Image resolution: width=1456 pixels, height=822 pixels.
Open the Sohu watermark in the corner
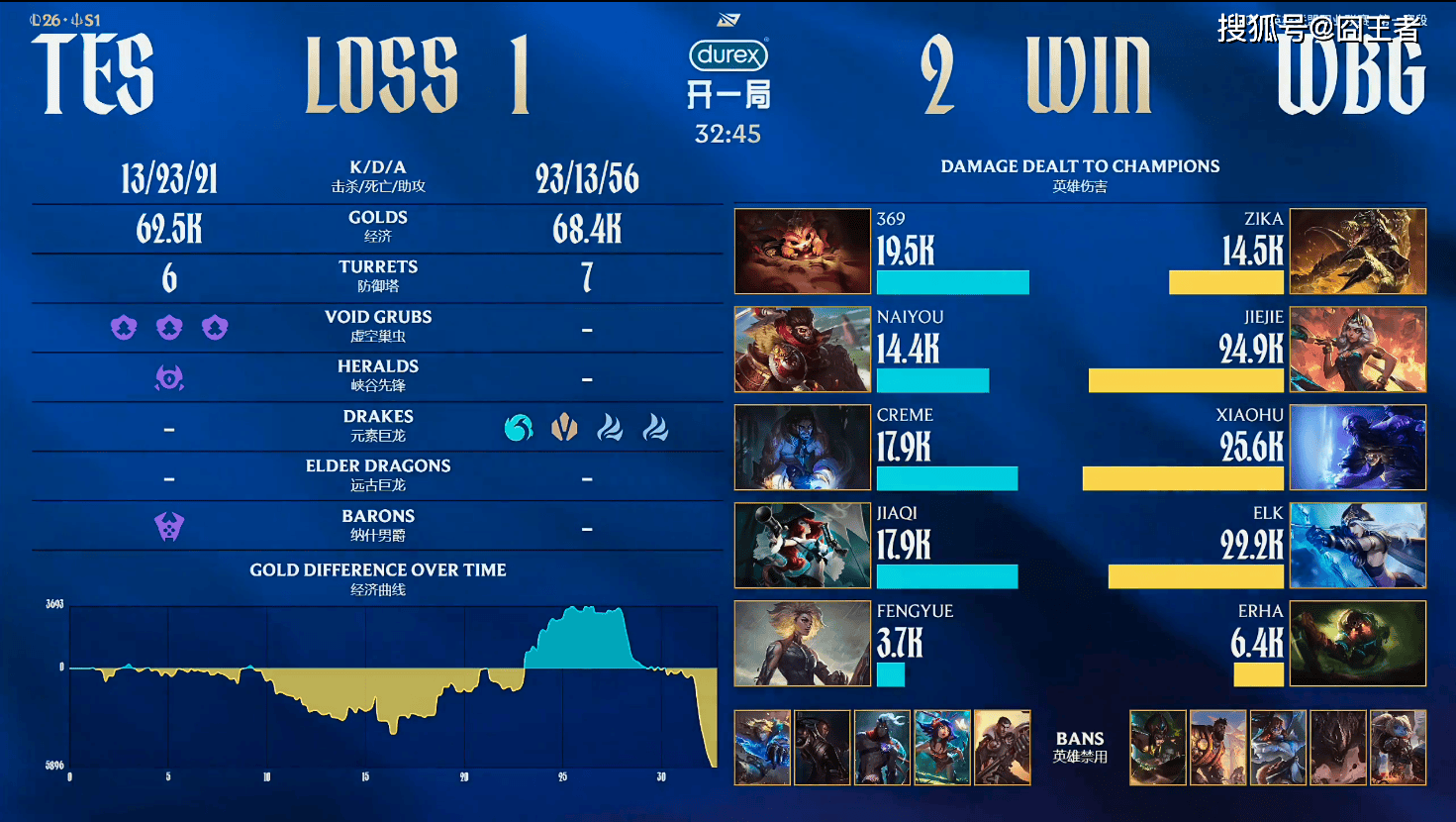pos(1318,29)
